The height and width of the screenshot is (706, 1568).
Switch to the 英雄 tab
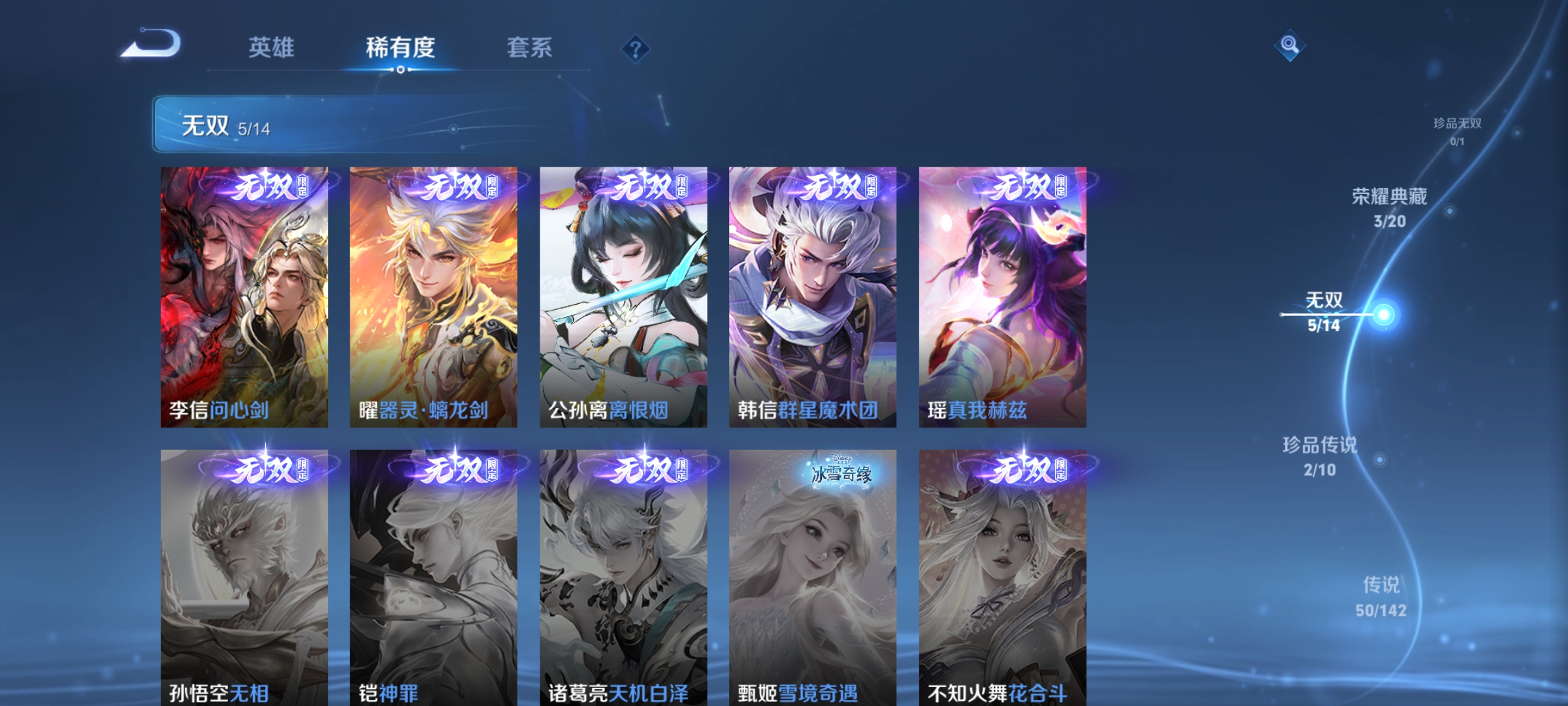(271, 46)
